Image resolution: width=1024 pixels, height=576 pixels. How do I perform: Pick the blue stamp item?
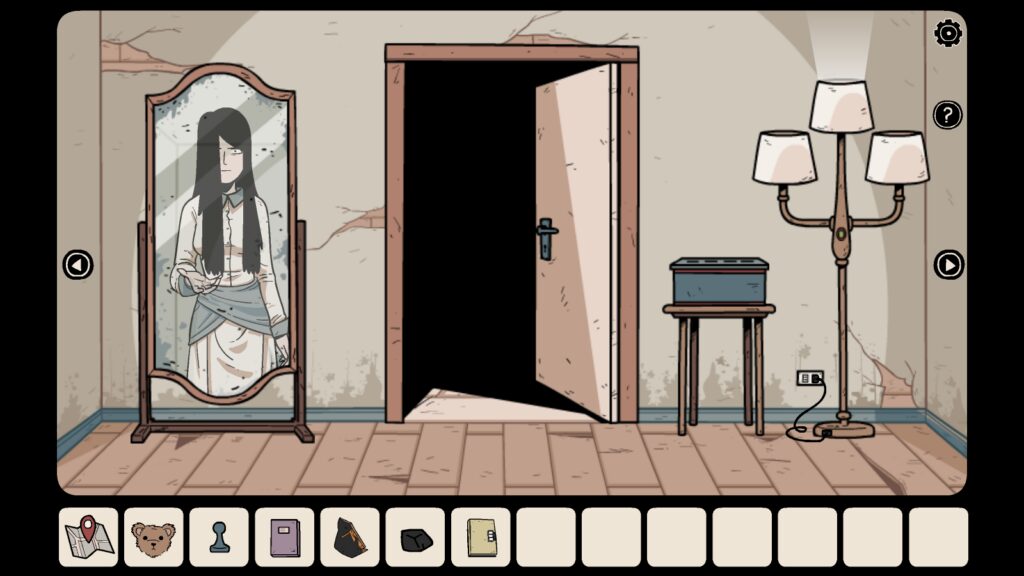219,538
